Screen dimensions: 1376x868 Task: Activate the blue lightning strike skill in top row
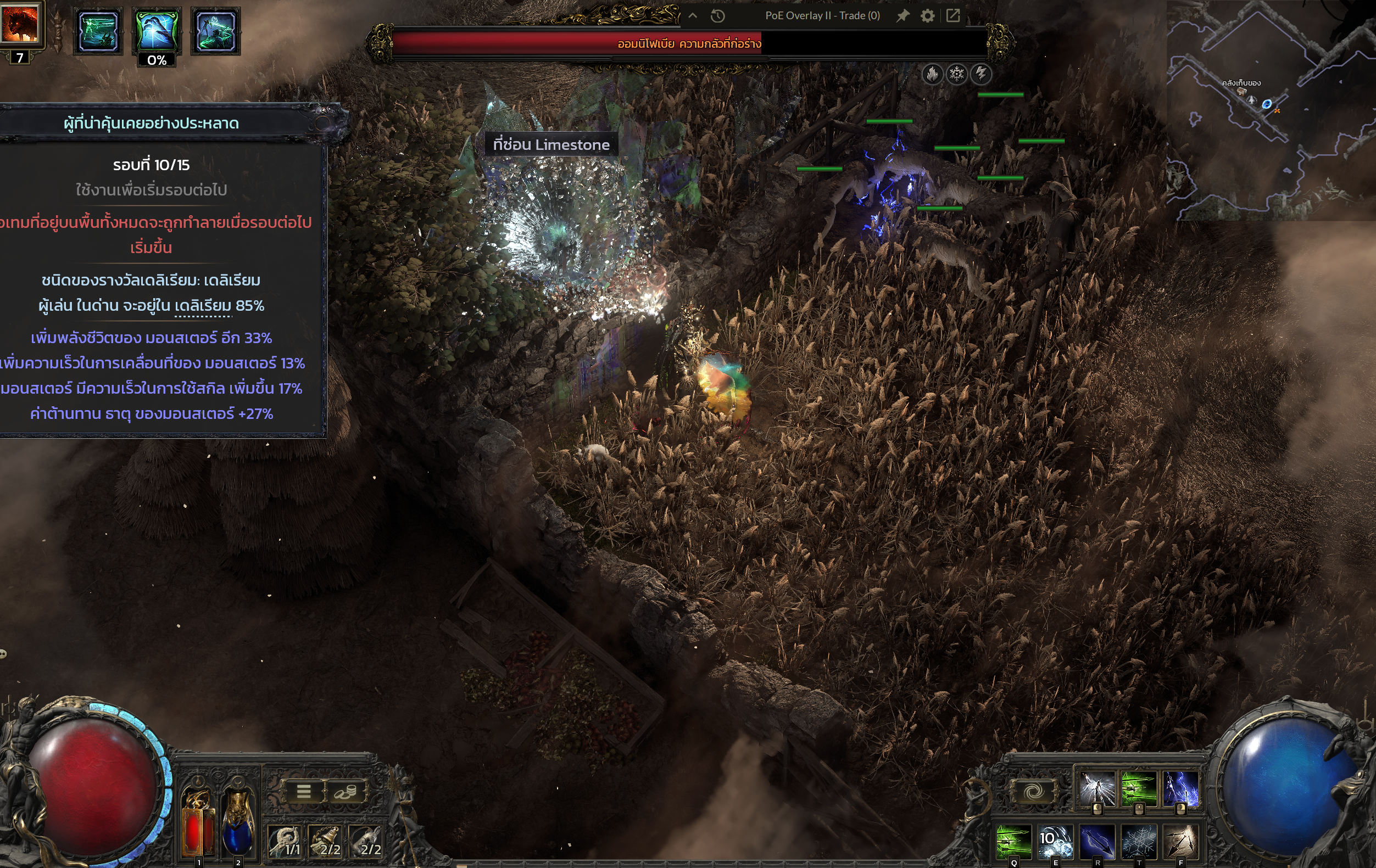coord(1180,788)
